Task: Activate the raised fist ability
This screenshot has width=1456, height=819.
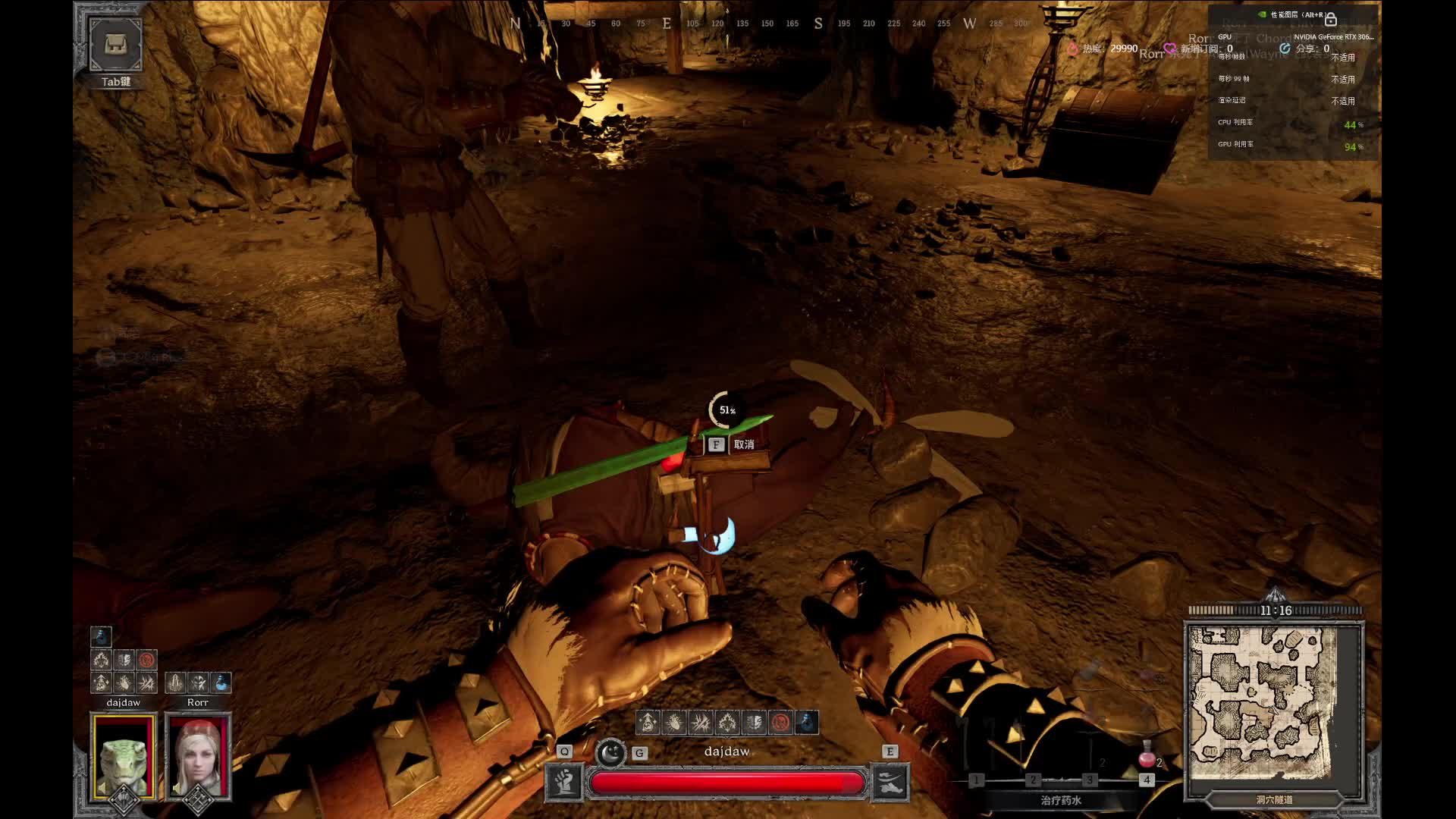Action: click(x=564, y=782)
